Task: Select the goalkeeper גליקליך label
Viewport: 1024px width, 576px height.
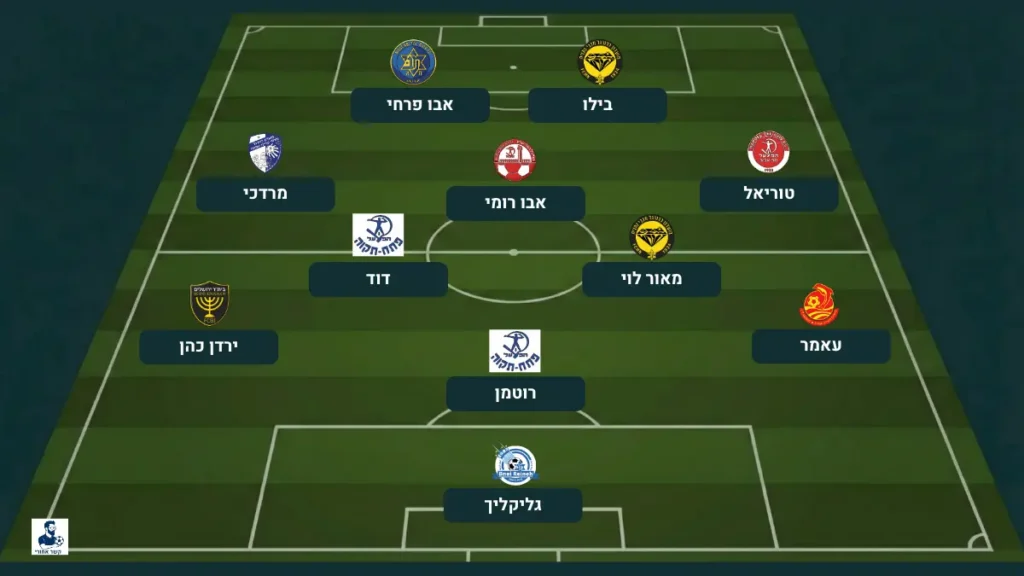Action: click(x=513, y=505)
